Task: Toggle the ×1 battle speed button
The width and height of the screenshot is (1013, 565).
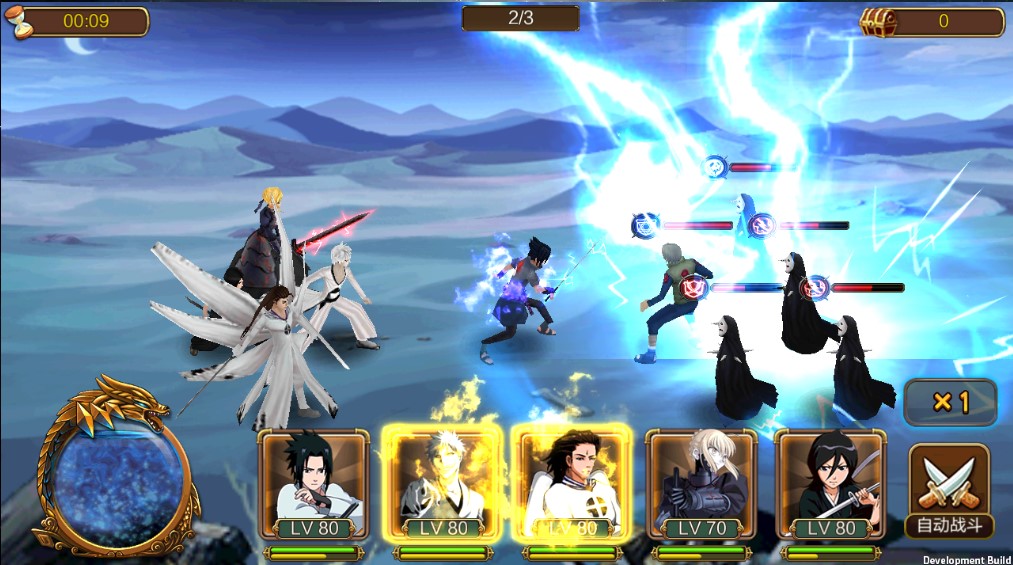Action: coord(950,403)
